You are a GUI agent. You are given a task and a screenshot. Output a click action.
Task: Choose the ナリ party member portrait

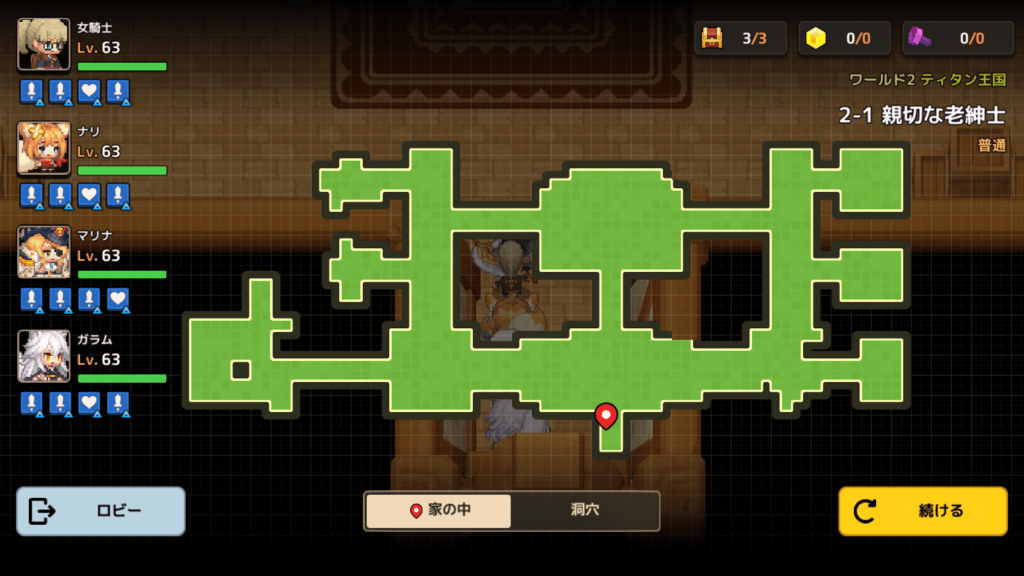coord(44,149)
